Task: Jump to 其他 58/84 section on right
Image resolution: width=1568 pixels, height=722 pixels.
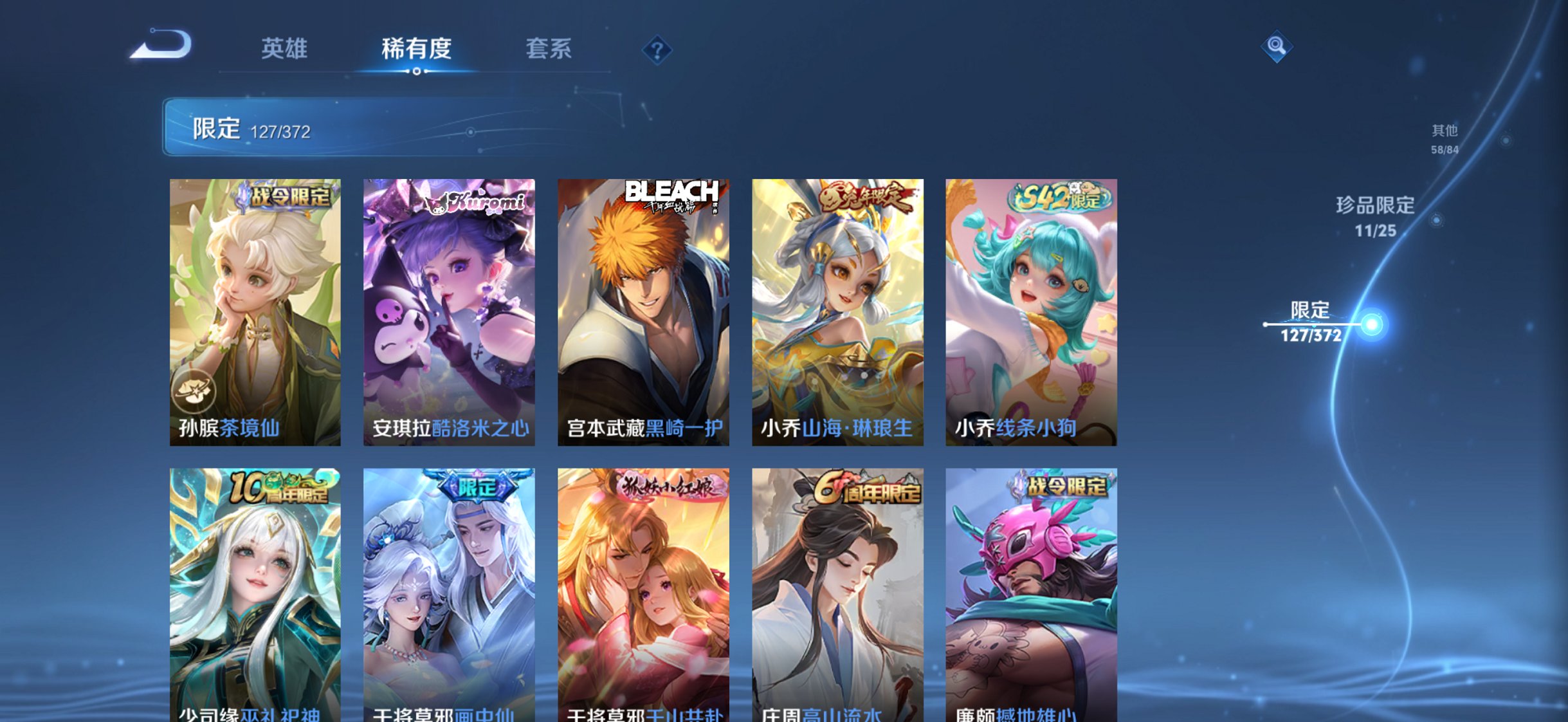Action: (x=1443, y=138)
